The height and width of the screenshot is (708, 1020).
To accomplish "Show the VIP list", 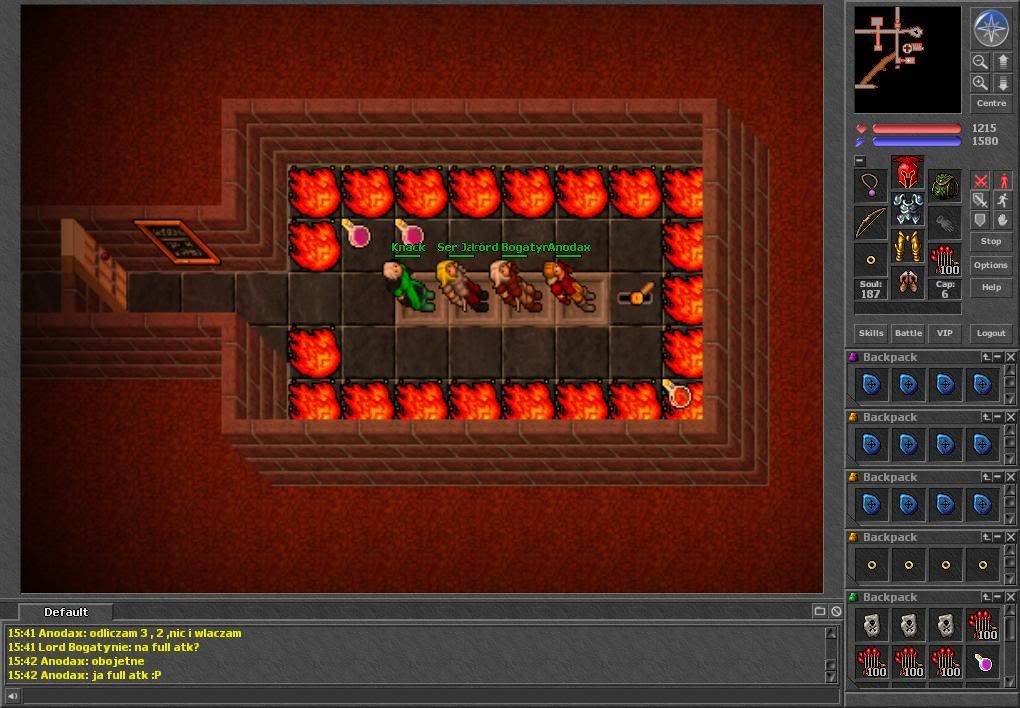I will pos(943,333).
